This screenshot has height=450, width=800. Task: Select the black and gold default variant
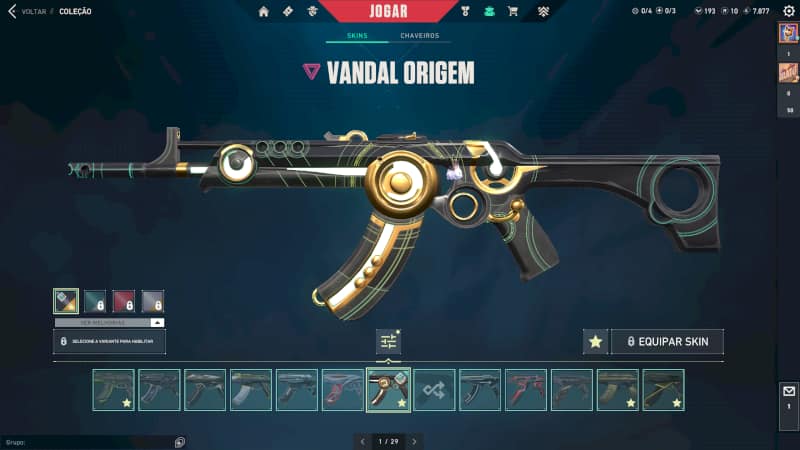pyautogui.click(x=66, y=301)
